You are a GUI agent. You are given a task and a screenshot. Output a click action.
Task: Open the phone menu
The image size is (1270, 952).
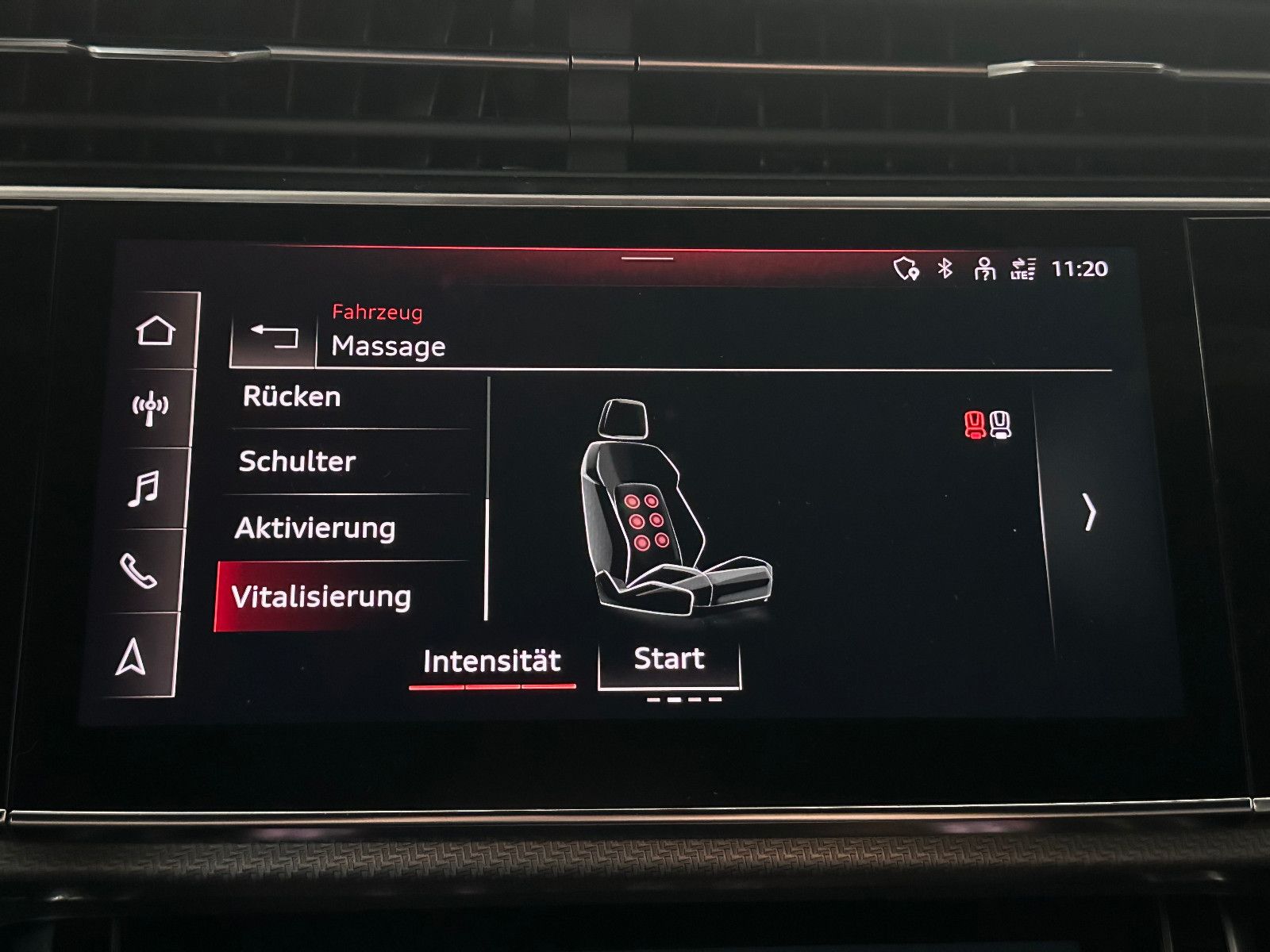(138, 570)
